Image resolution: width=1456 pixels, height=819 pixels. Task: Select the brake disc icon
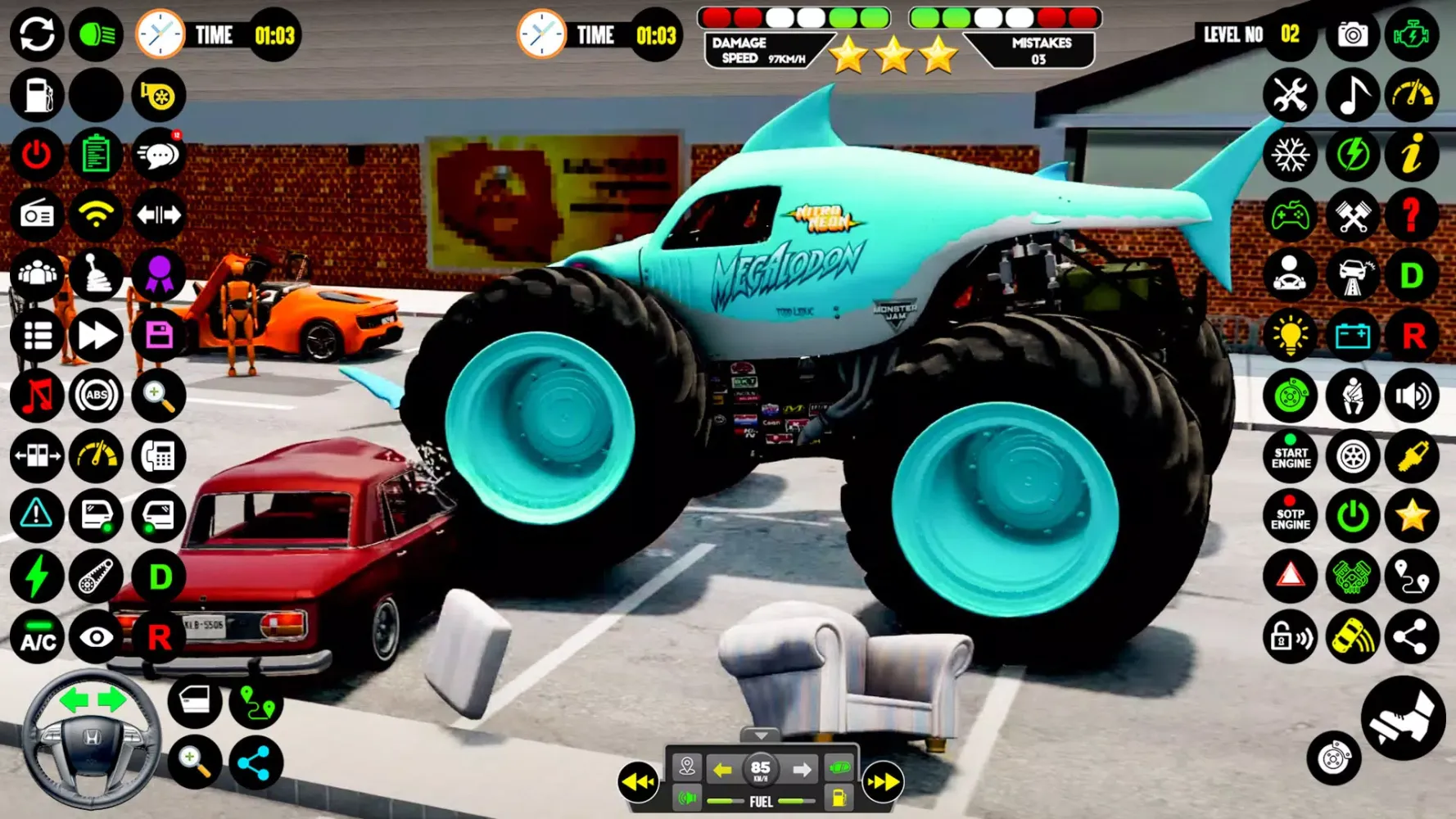click(1291, 396)
